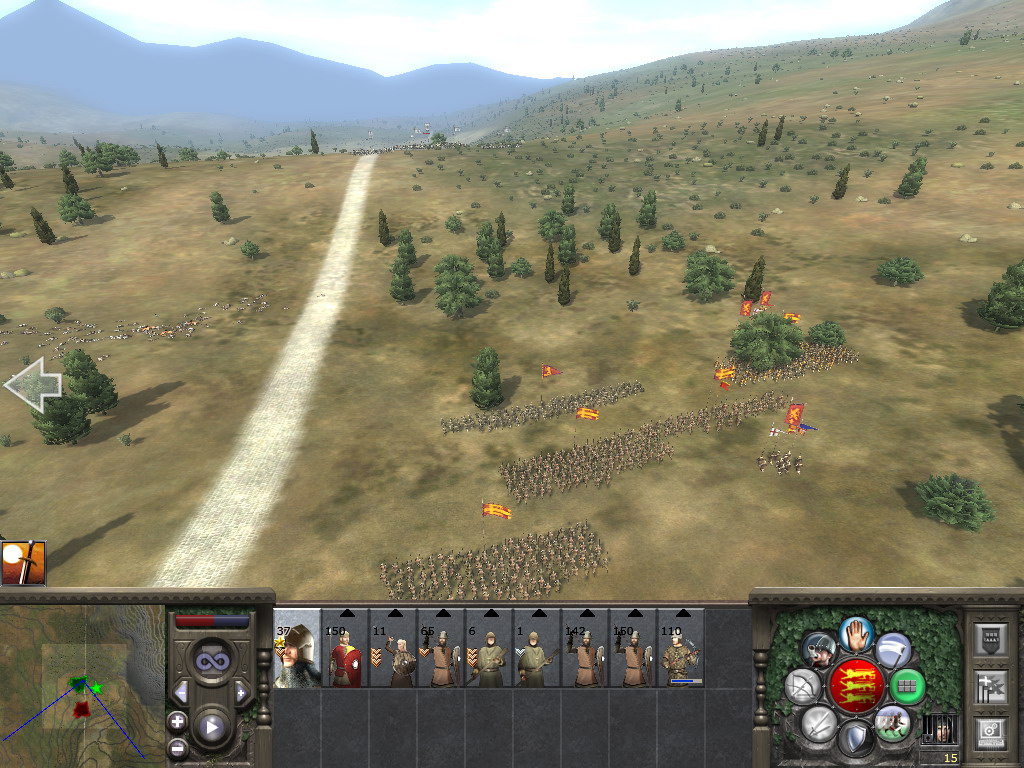The width and height of the screenshot is (1024, 768).
Task: Select the unit card with 142 soldiers
Action: (x=585, y=652)
